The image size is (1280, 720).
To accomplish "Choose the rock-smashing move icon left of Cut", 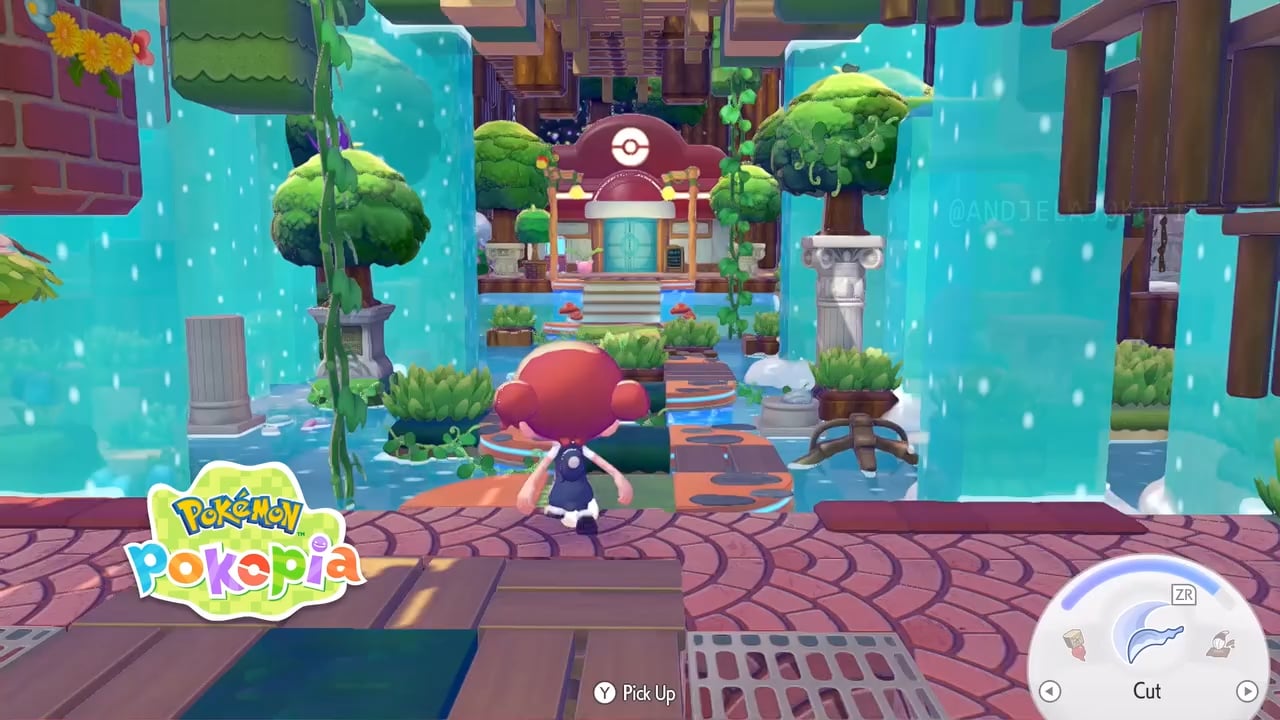I will 1076,644.
